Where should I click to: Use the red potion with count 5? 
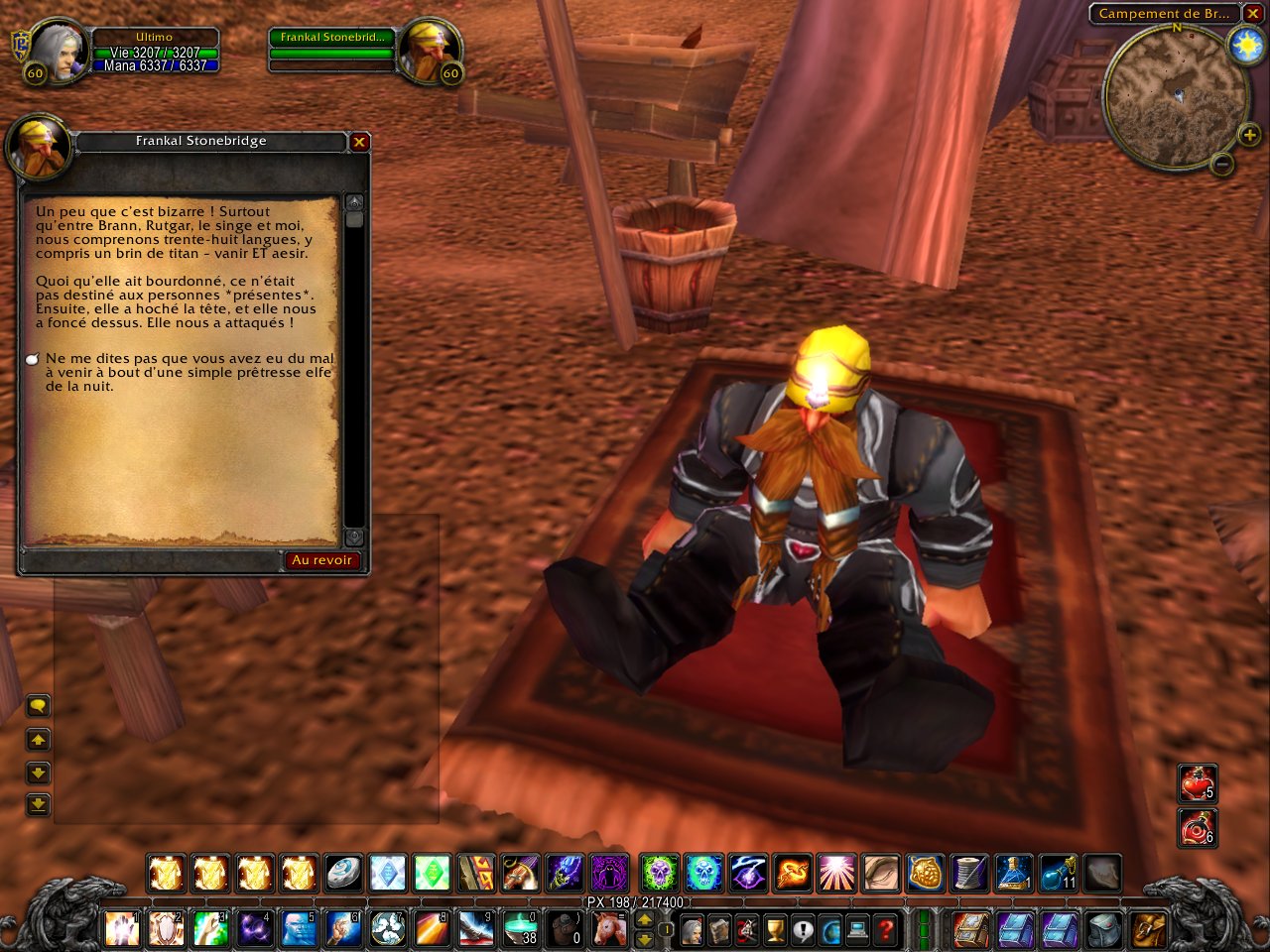[1198, 783]
